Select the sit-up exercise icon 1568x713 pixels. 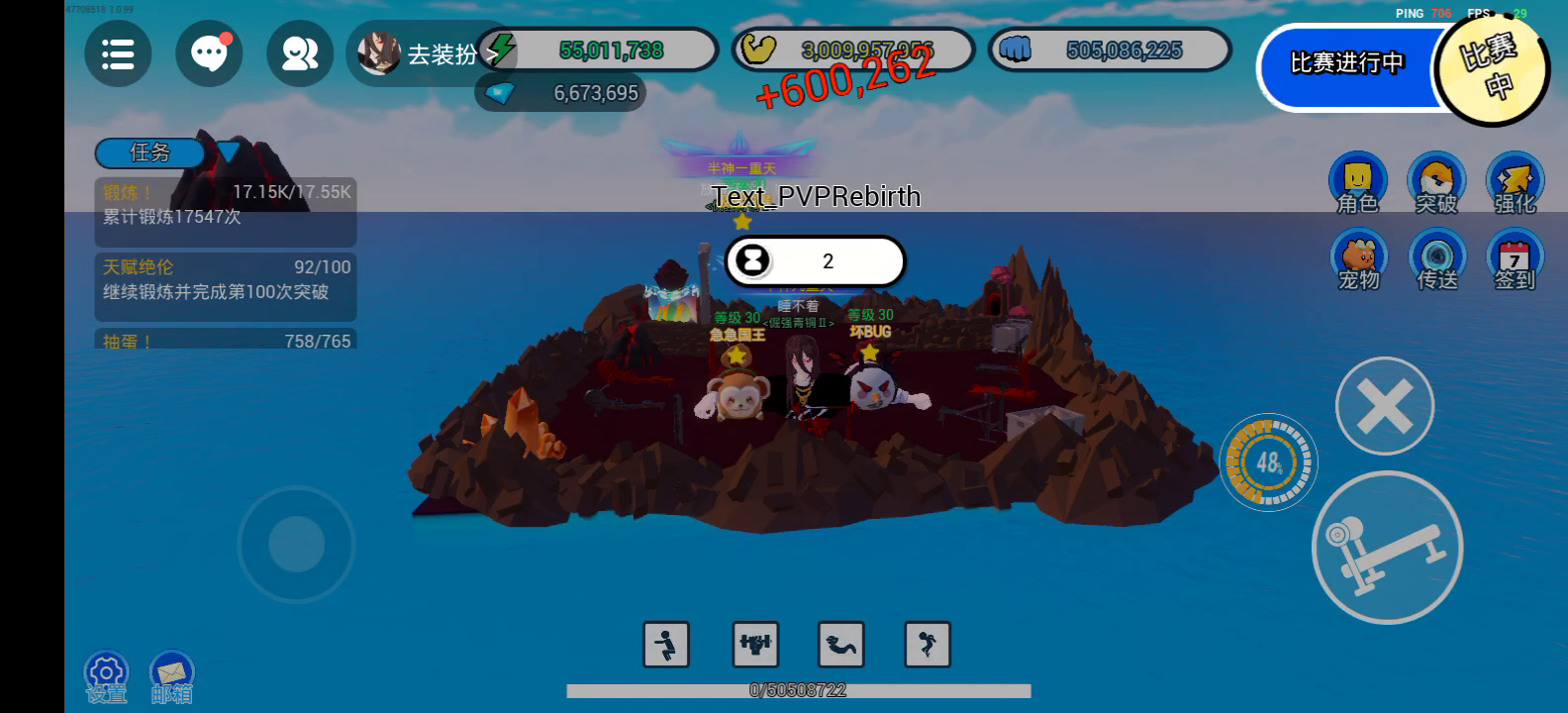[x=841, y=645]
